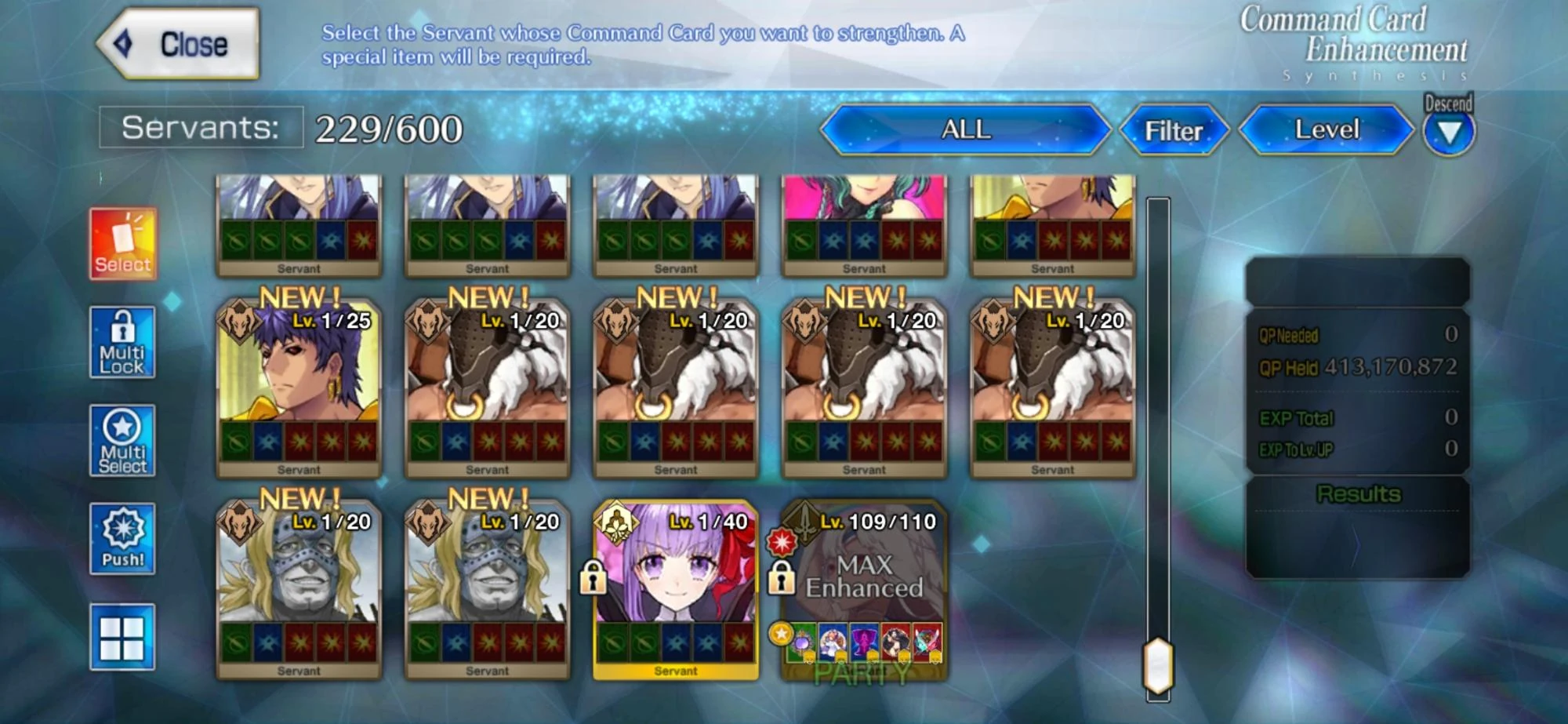Select the red card Select tool

click(x=122, y=245)
